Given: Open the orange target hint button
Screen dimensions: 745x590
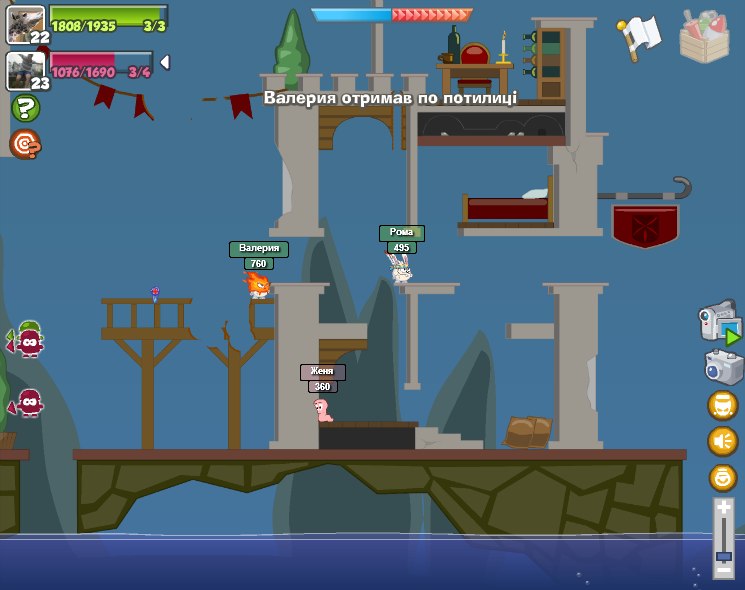Looking at the screenshot, I should 25,145.
